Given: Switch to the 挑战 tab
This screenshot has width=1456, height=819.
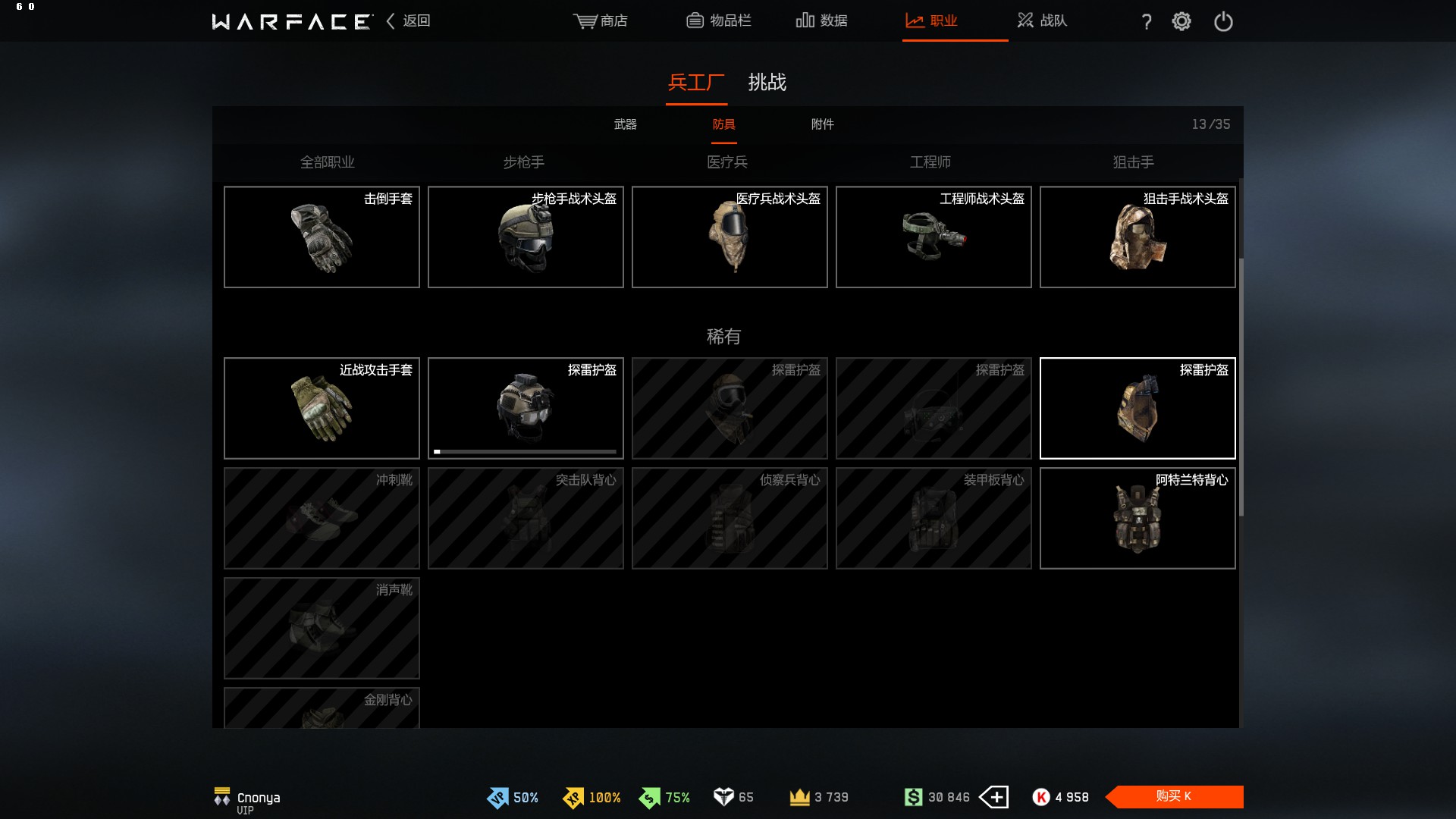Looking at the screenshot, I should (x=767, y=82).
